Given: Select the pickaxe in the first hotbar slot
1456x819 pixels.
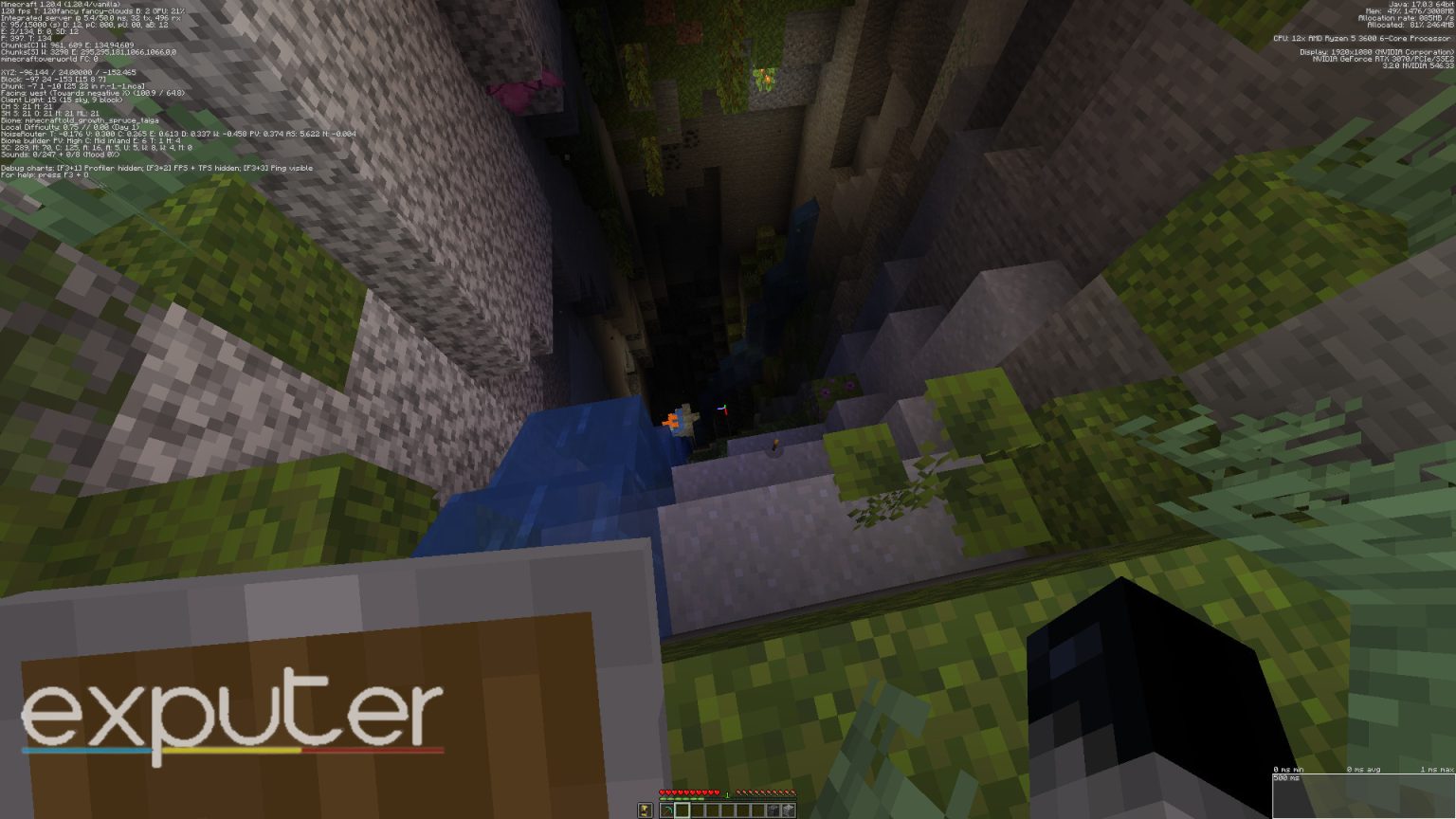Looking at the screenshot, I should click(666, 810).
